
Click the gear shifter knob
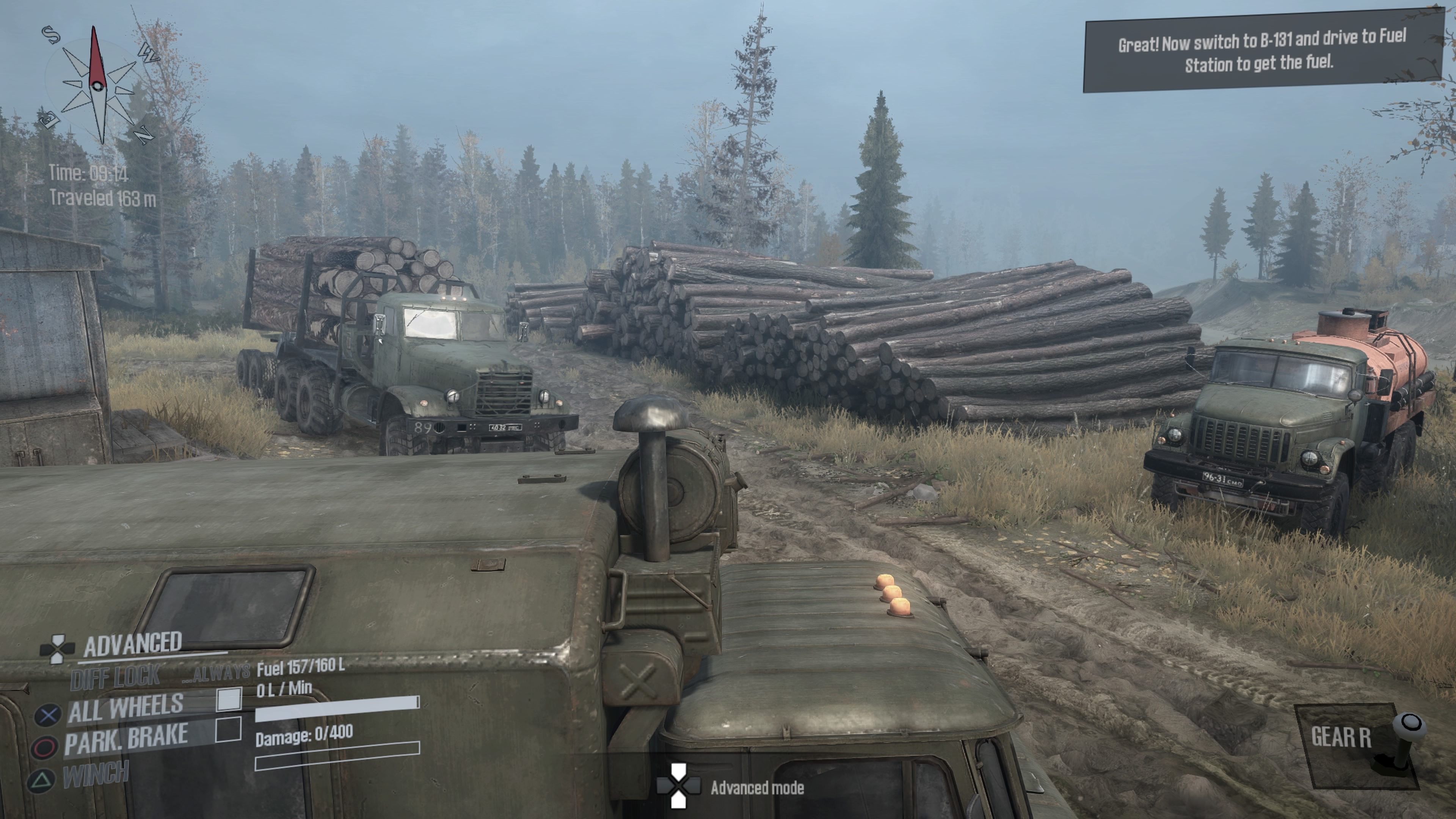coord(1410,723)
